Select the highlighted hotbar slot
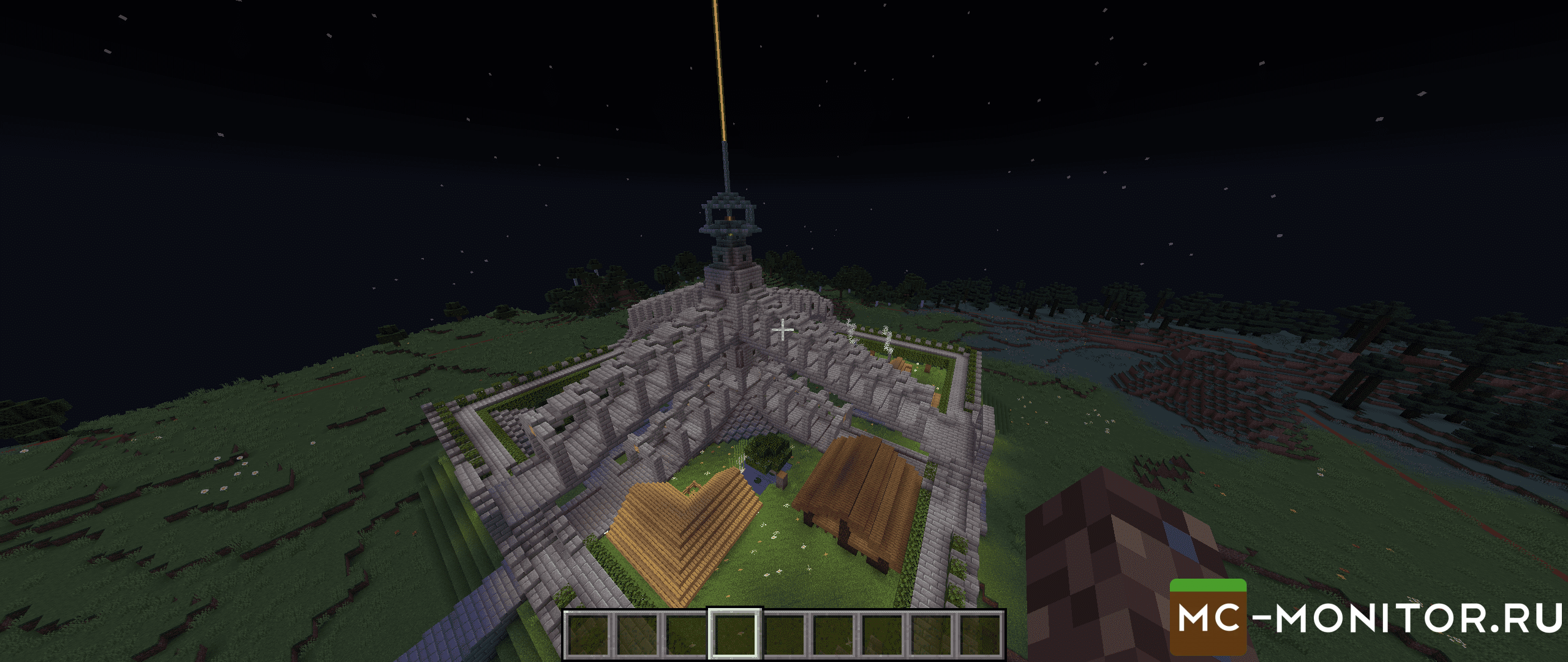 tap(735, 634)
